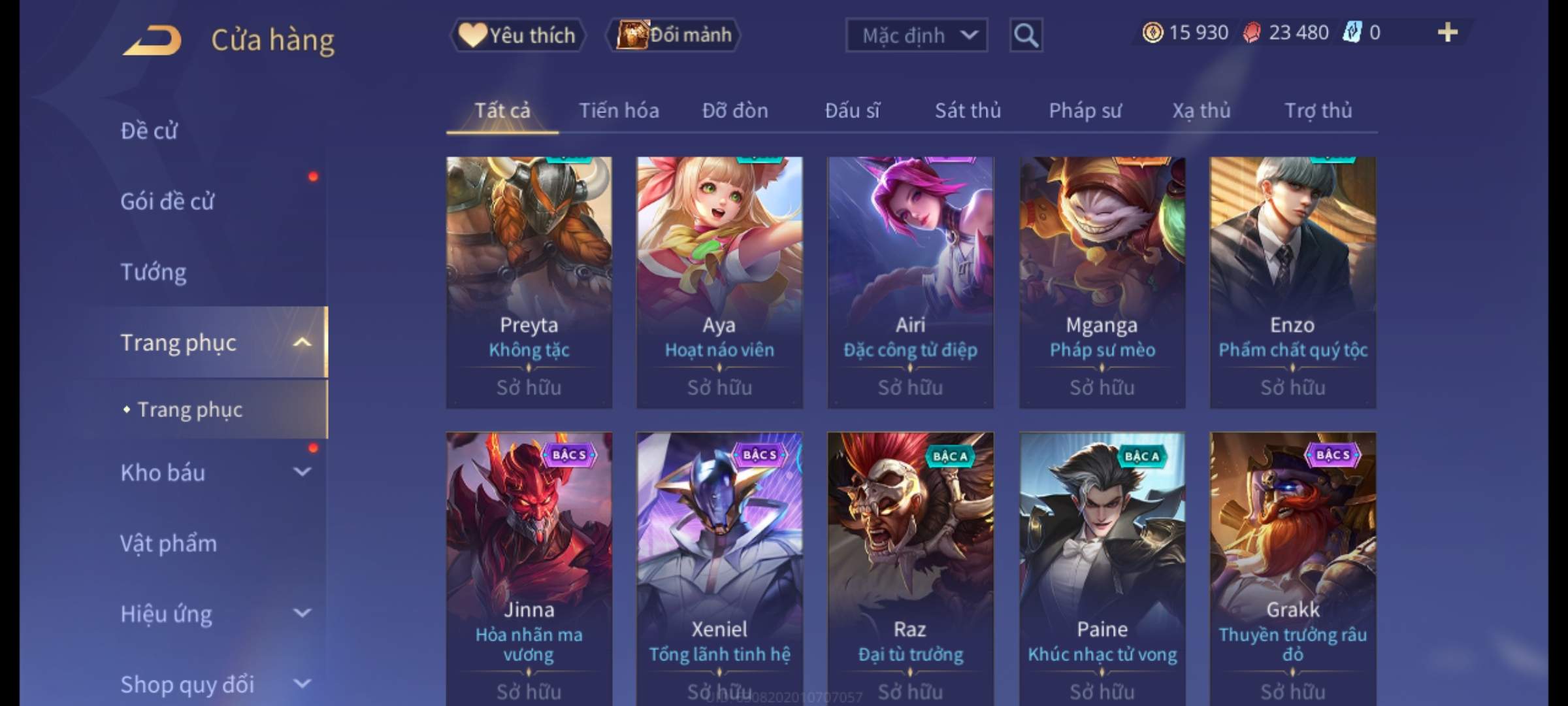
Task: Open the Trợ thủ tab
Action: click(x=1318, y=110)
